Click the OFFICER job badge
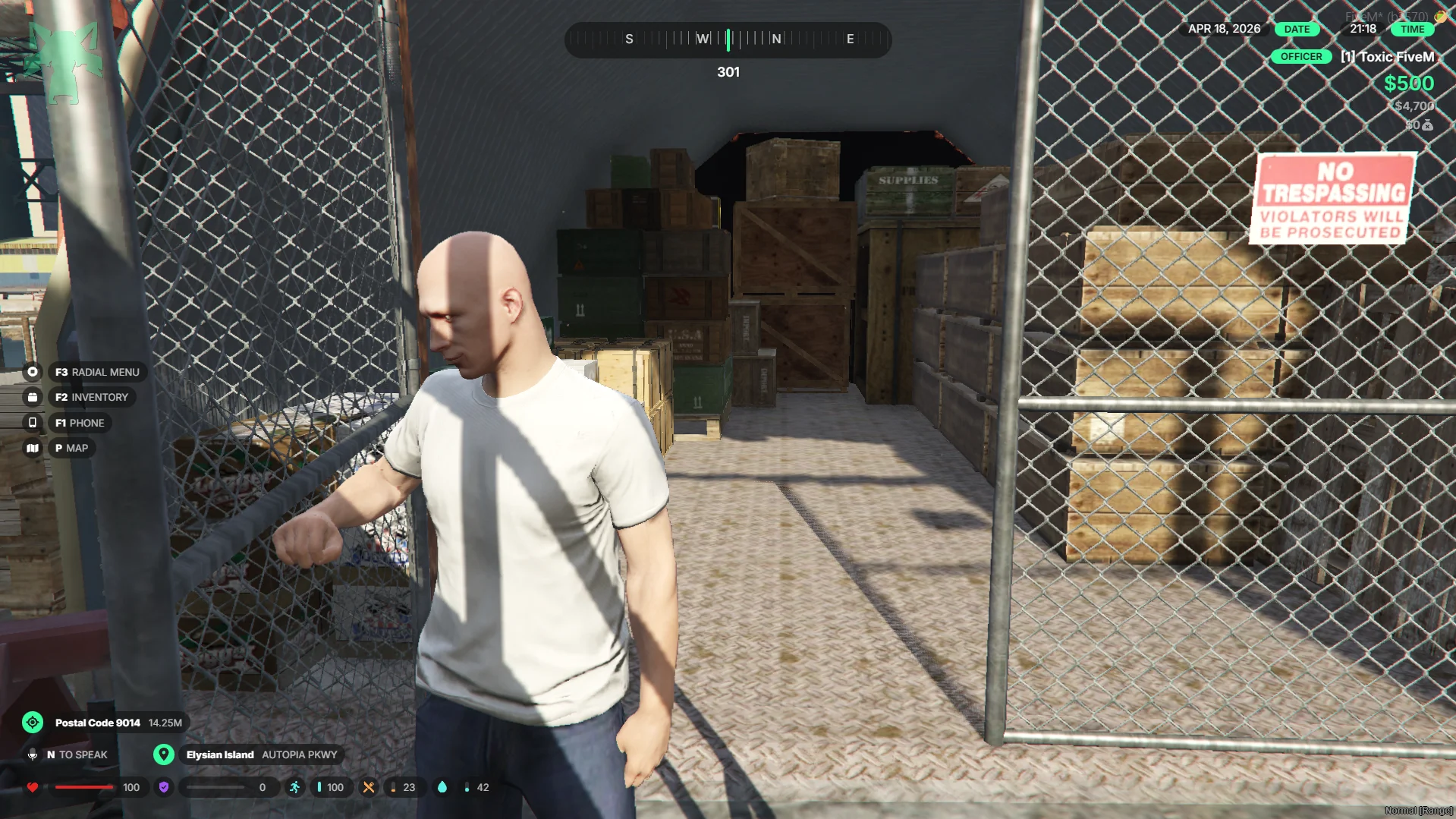 click(1300, 57)
